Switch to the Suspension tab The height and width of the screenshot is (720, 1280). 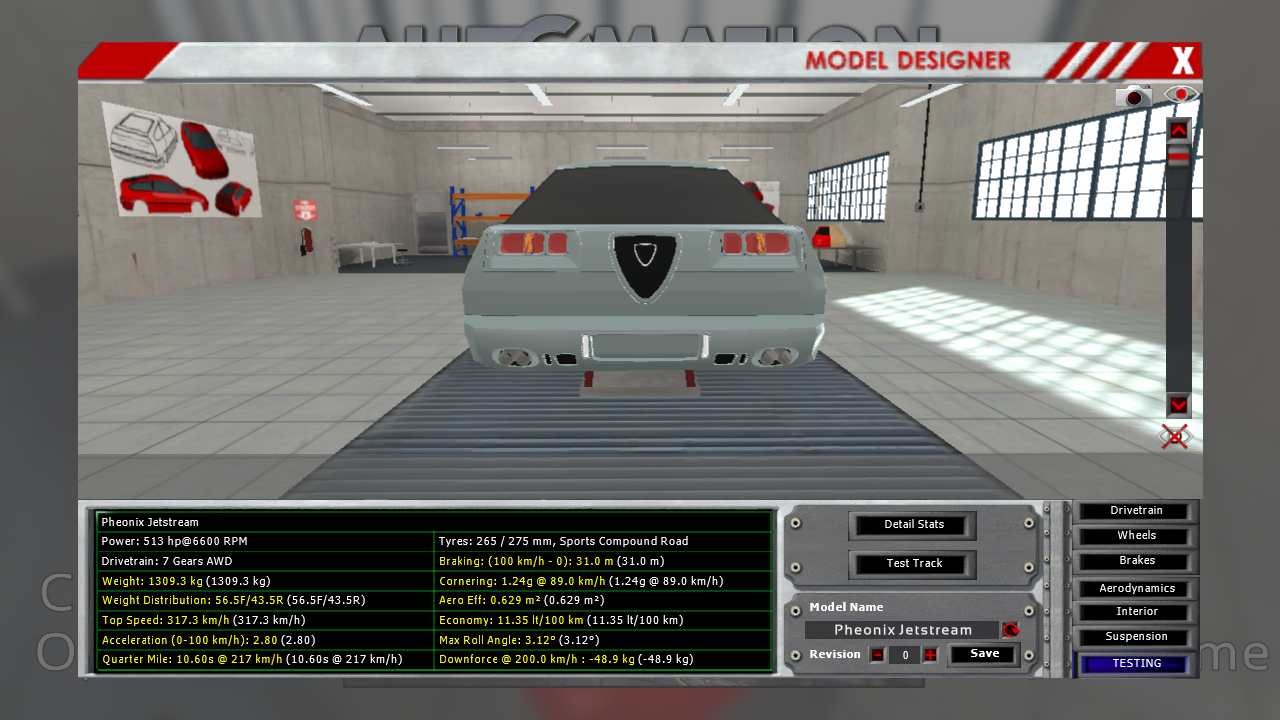[1136, 637]
